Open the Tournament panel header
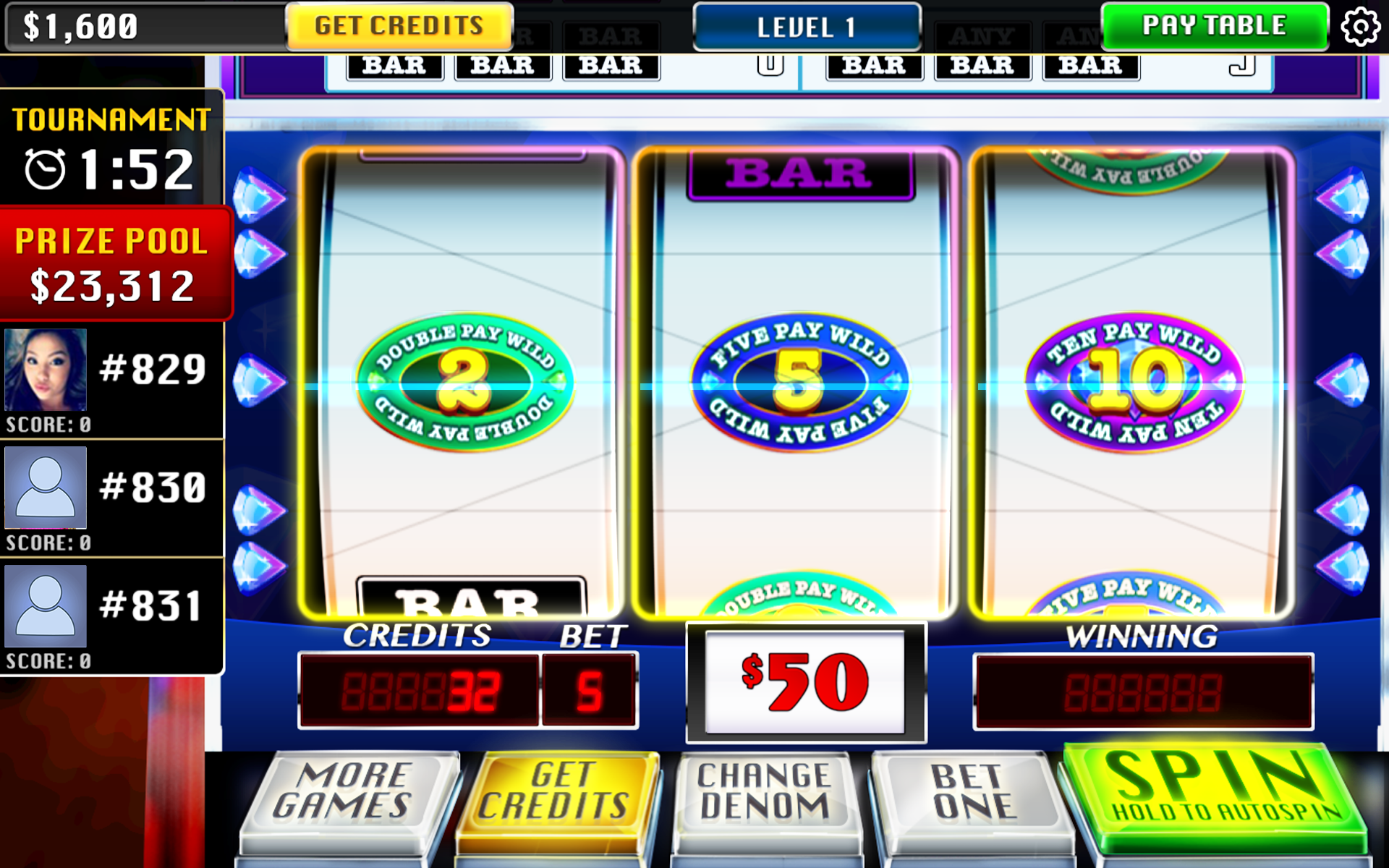 (110, 117)
